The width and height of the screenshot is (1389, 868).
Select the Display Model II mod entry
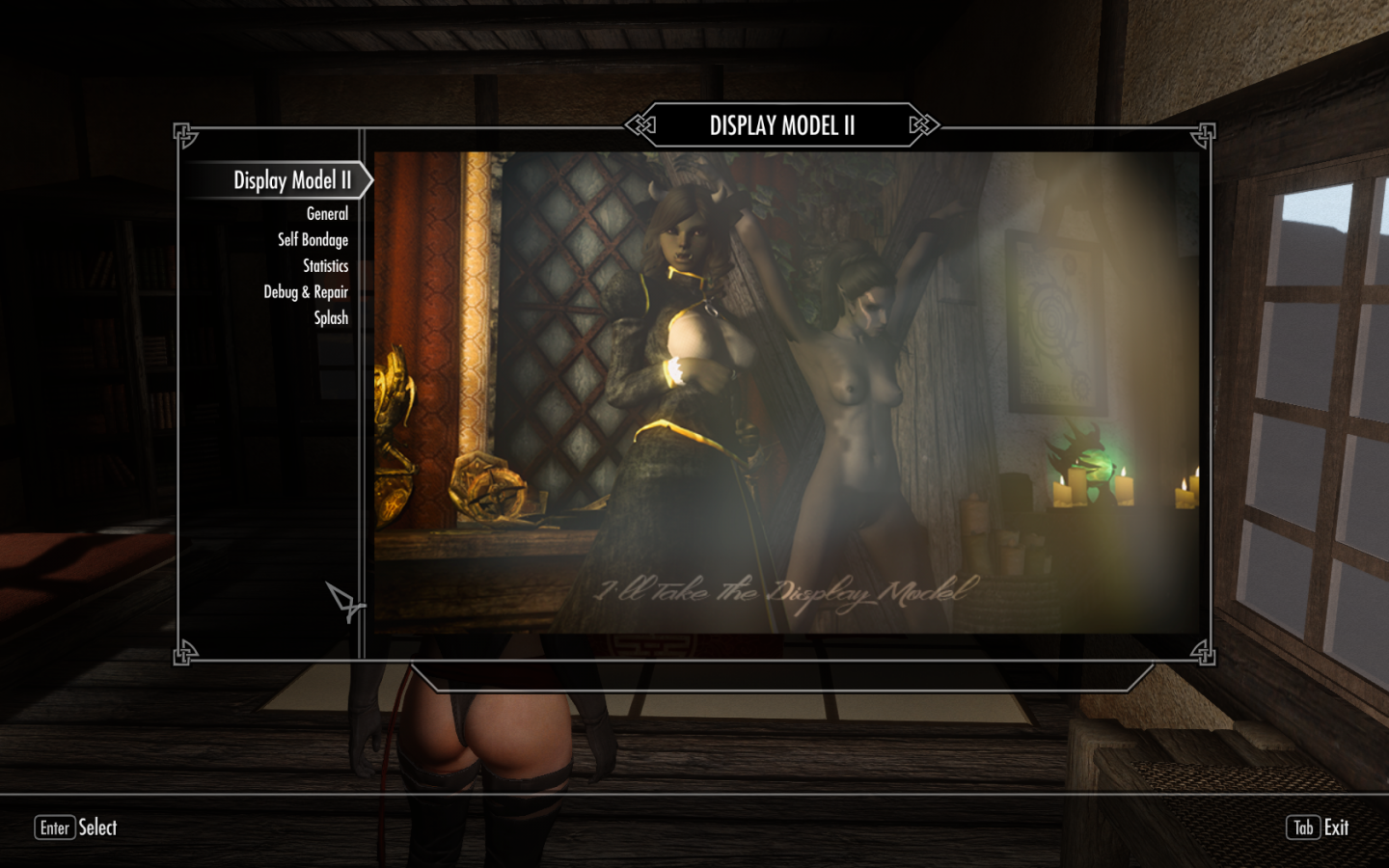[291, 180]
